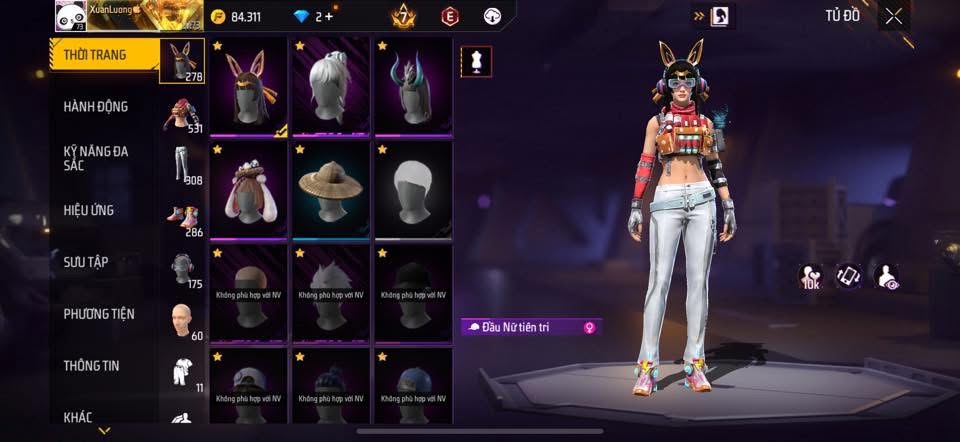
Task: Switch to PHƯƠNG TIỆN tab
Action: [99, 314]
